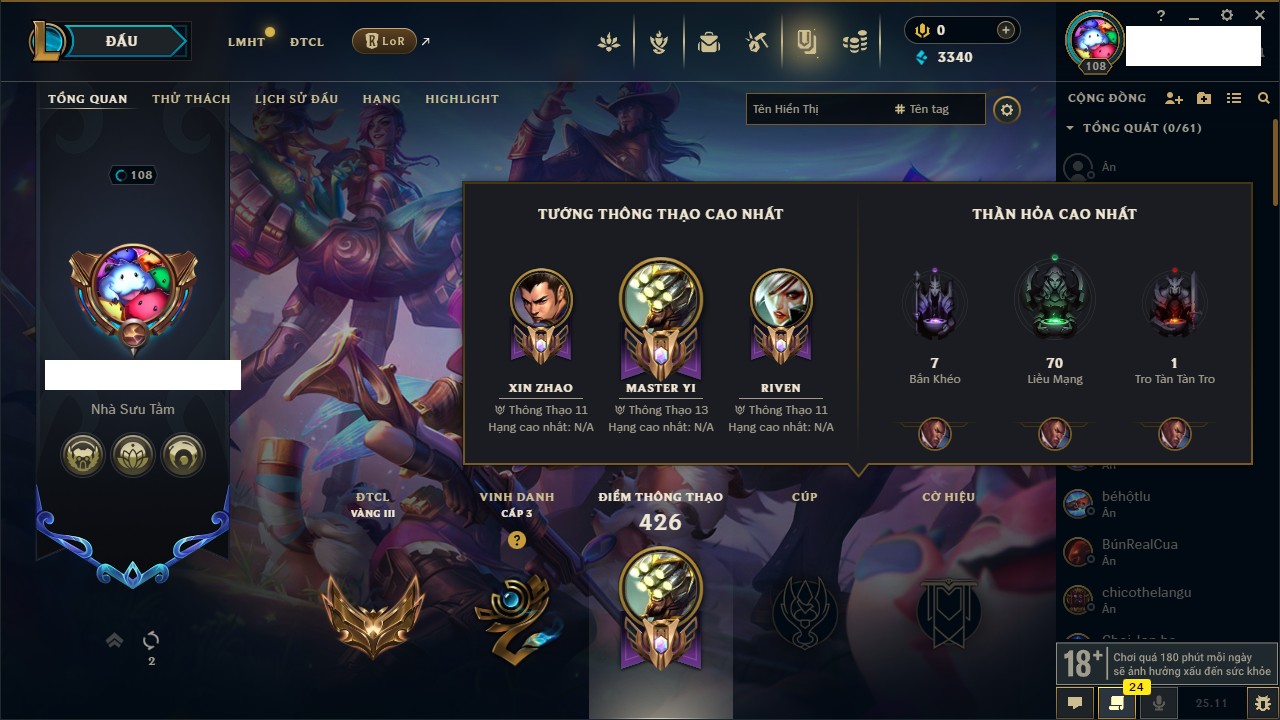Close the client window

[1258, 15]
